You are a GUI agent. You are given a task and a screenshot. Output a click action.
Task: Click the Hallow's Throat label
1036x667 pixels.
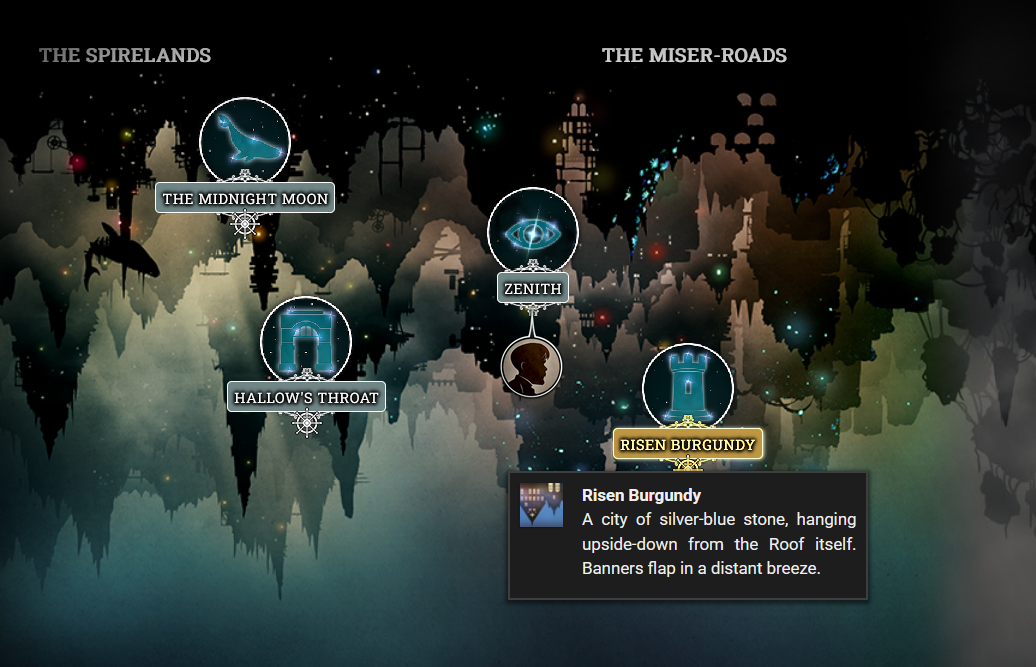pyautogui.click(x=306, y=397)
